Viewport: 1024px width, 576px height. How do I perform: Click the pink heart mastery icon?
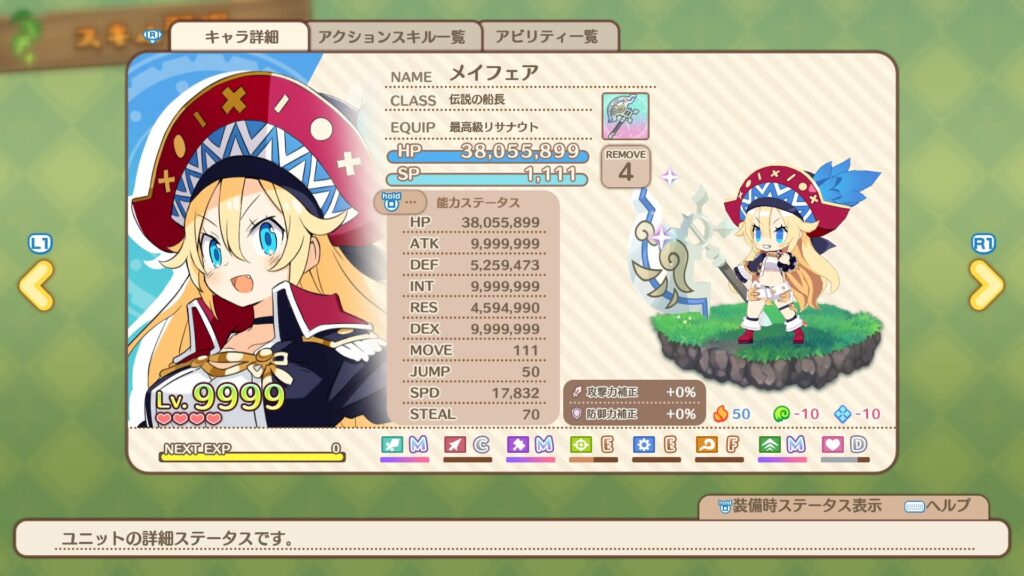833,444
